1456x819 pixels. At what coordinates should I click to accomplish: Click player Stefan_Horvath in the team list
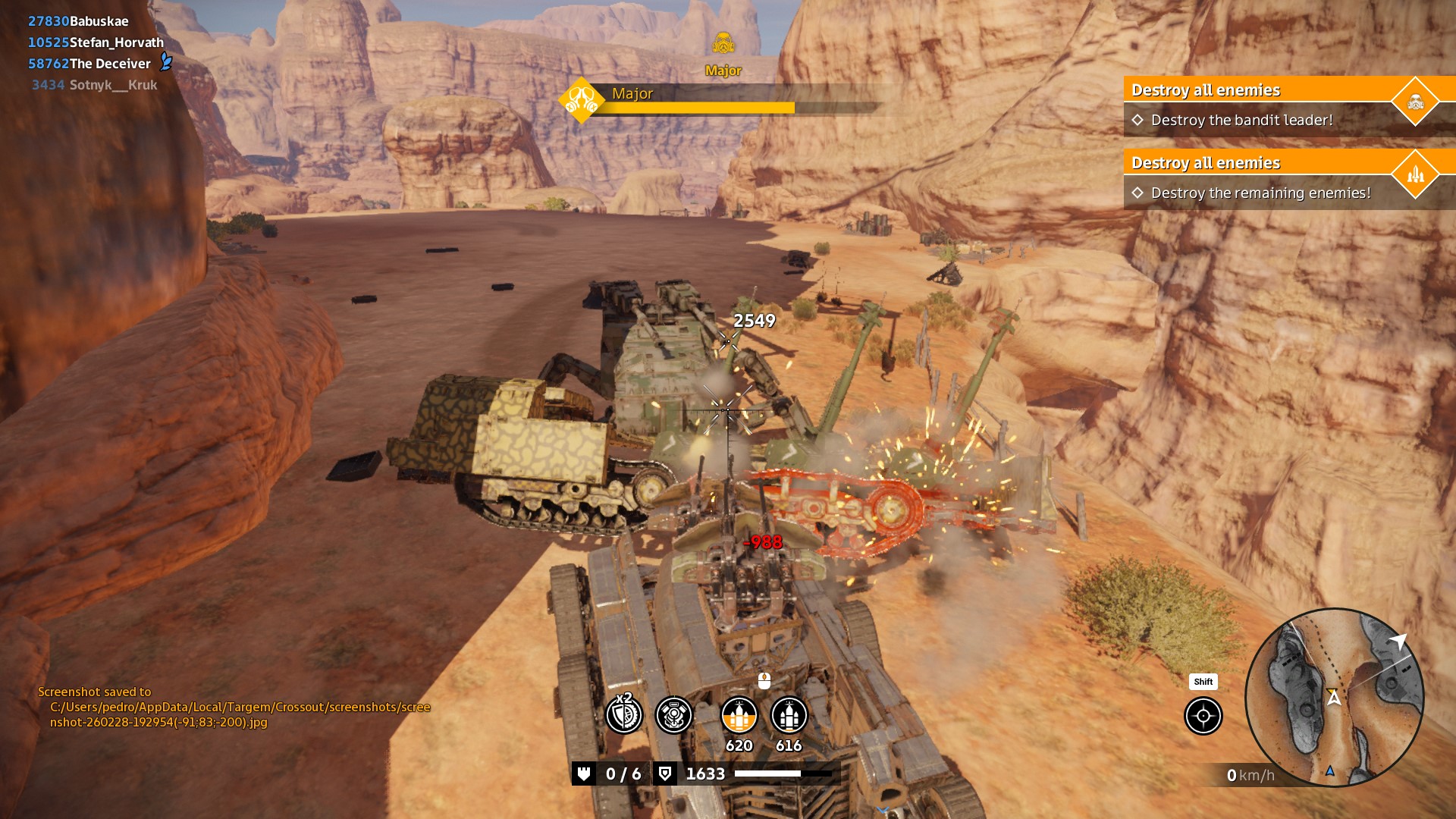pos(96,42)
